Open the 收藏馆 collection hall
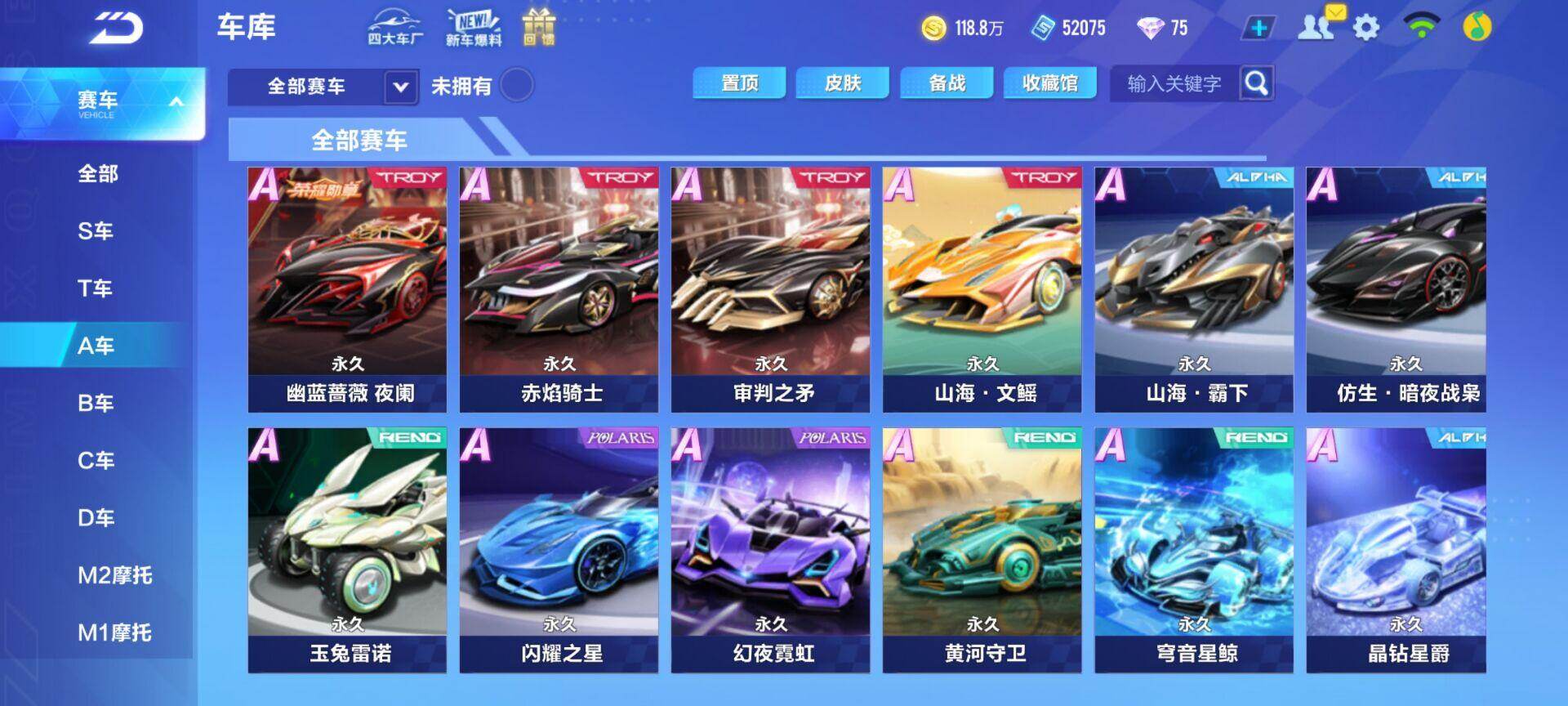1568x706 pixels. coord(1050,83)
